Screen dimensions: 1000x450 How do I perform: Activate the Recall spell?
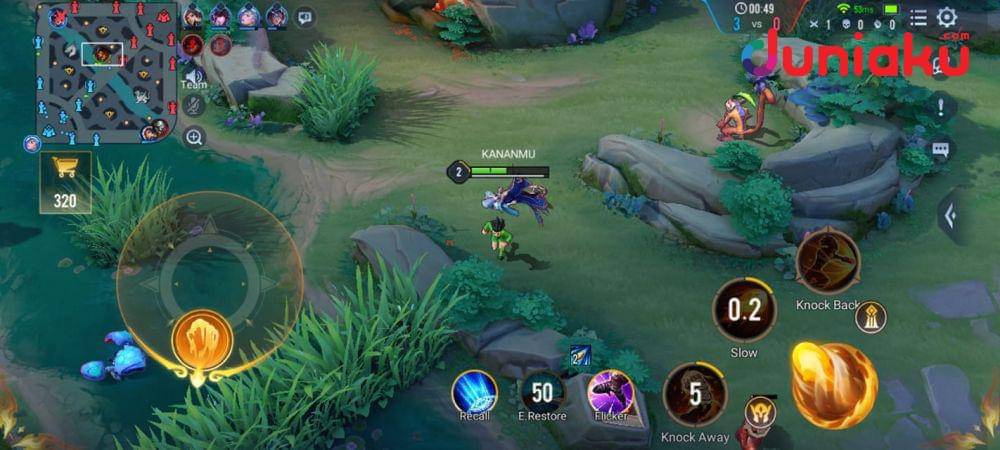(474, 391)
